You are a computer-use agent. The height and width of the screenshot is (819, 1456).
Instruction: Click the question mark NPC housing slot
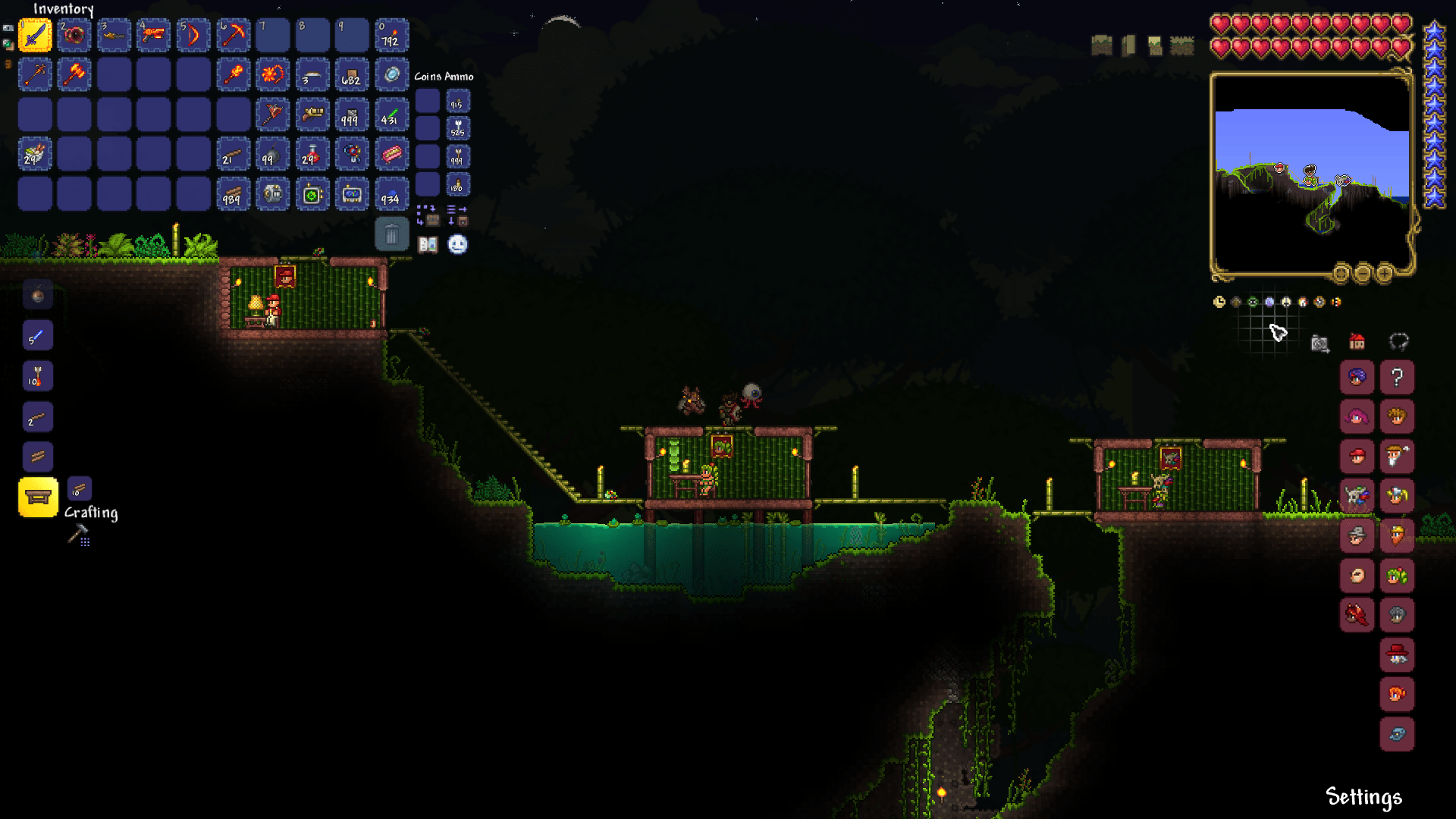(1397, 377)
